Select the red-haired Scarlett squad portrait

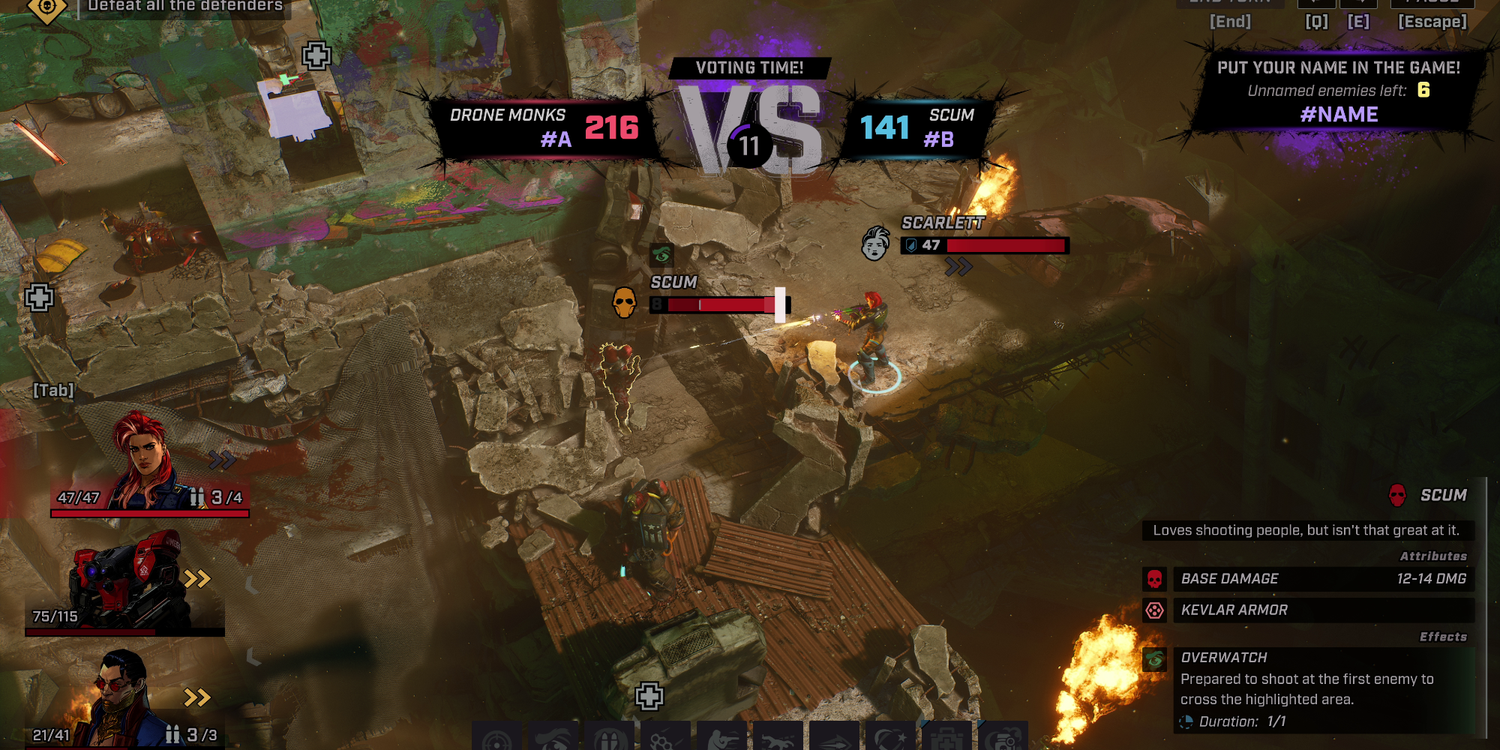point(150,462)
